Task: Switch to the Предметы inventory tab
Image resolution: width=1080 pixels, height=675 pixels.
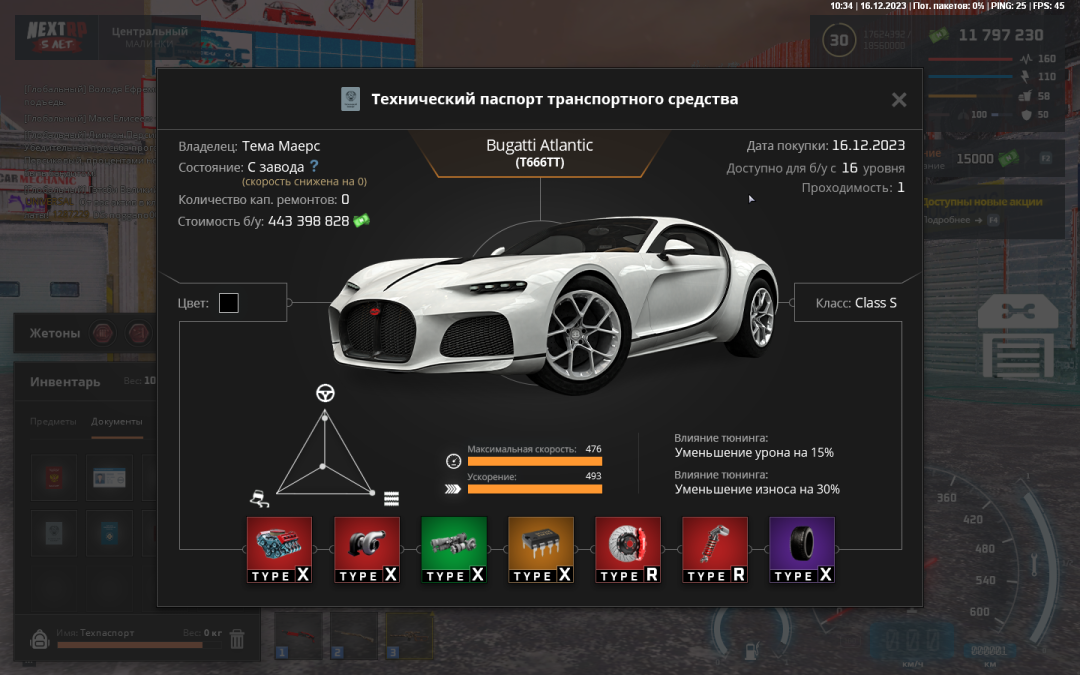Action: point(53,422)
